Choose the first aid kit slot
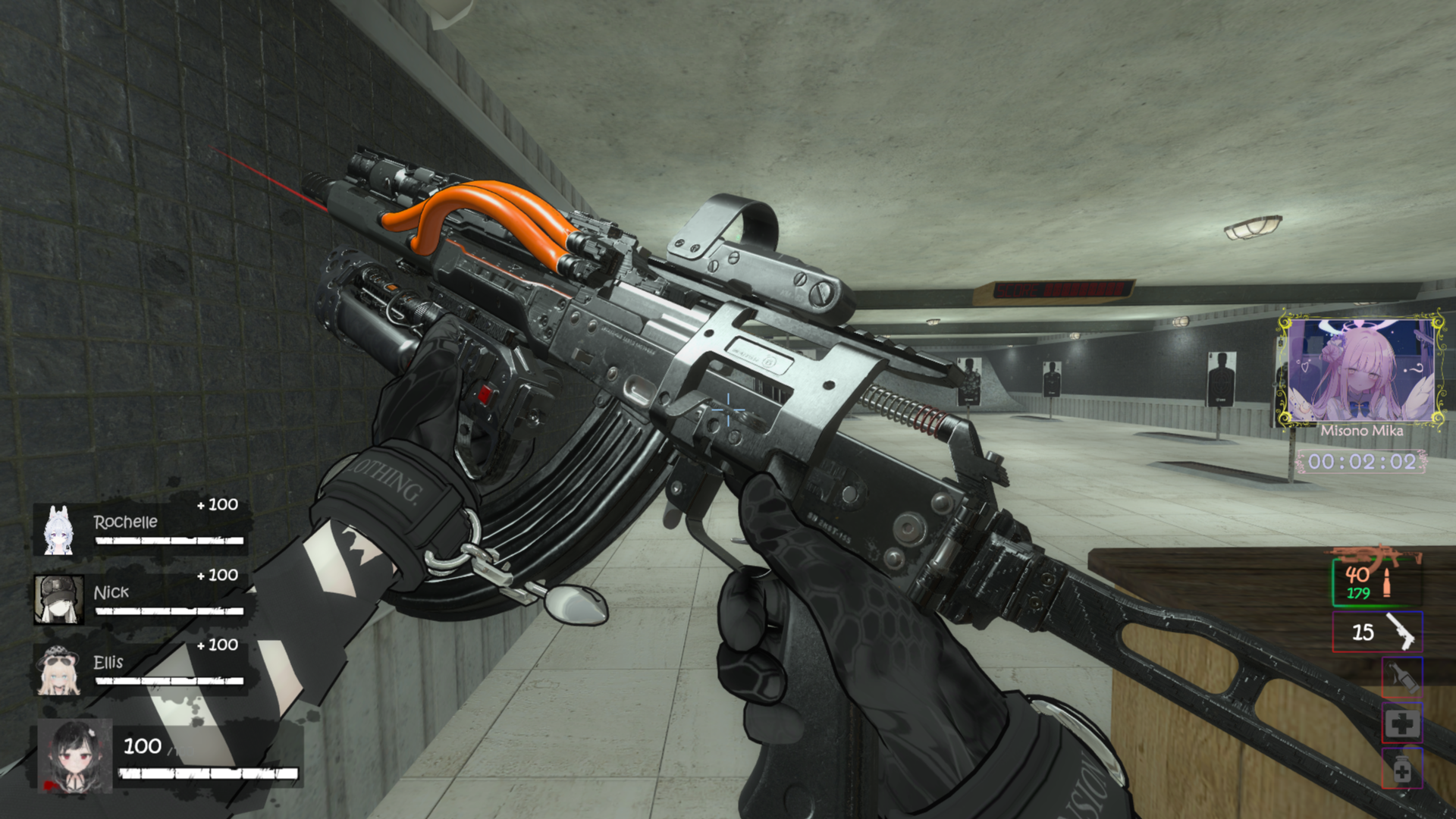1456x819 pixels. pyautogui.click(x=1401, y=723)
